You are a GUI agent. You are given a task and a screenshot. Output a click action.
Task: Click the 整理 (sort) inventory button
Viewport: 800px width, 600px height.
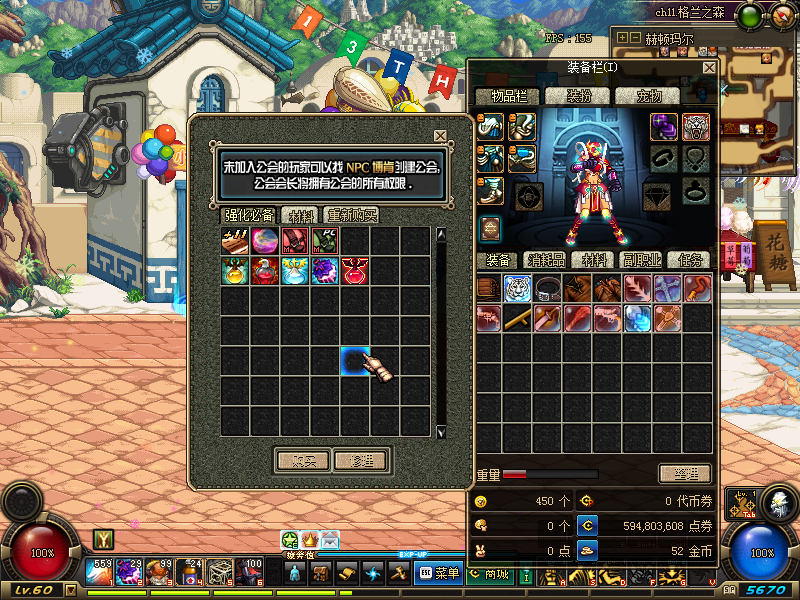684,473
